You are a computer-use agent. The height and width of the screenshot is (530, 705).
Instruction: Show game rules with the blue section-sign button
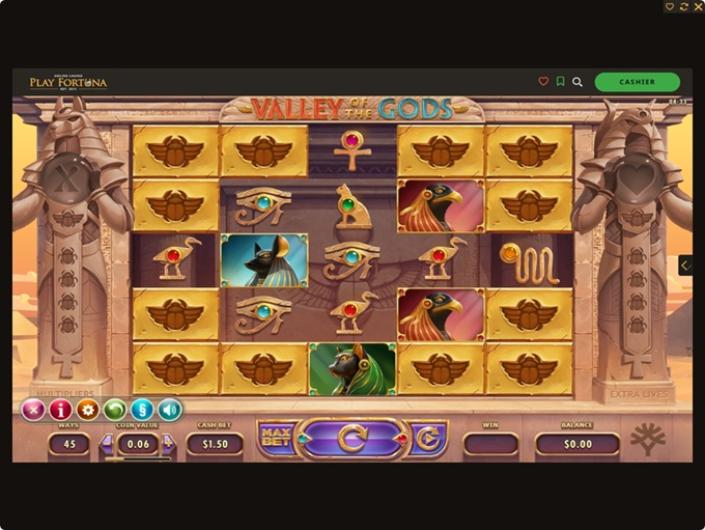tap(142, 410)
